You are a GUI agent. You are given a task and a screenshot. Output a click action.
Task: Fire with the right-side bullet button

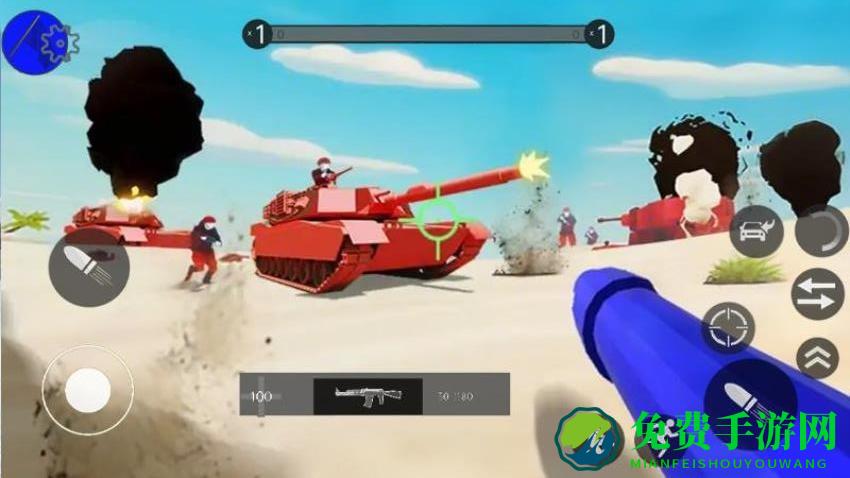click(x=750, y=397)
